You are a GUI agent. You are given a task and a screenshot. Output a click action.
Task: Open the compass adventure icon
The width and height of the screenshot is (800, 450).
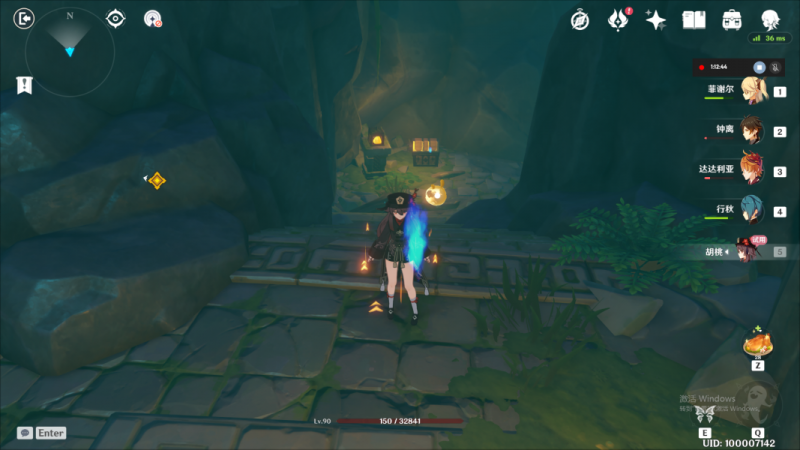(580, 19)
